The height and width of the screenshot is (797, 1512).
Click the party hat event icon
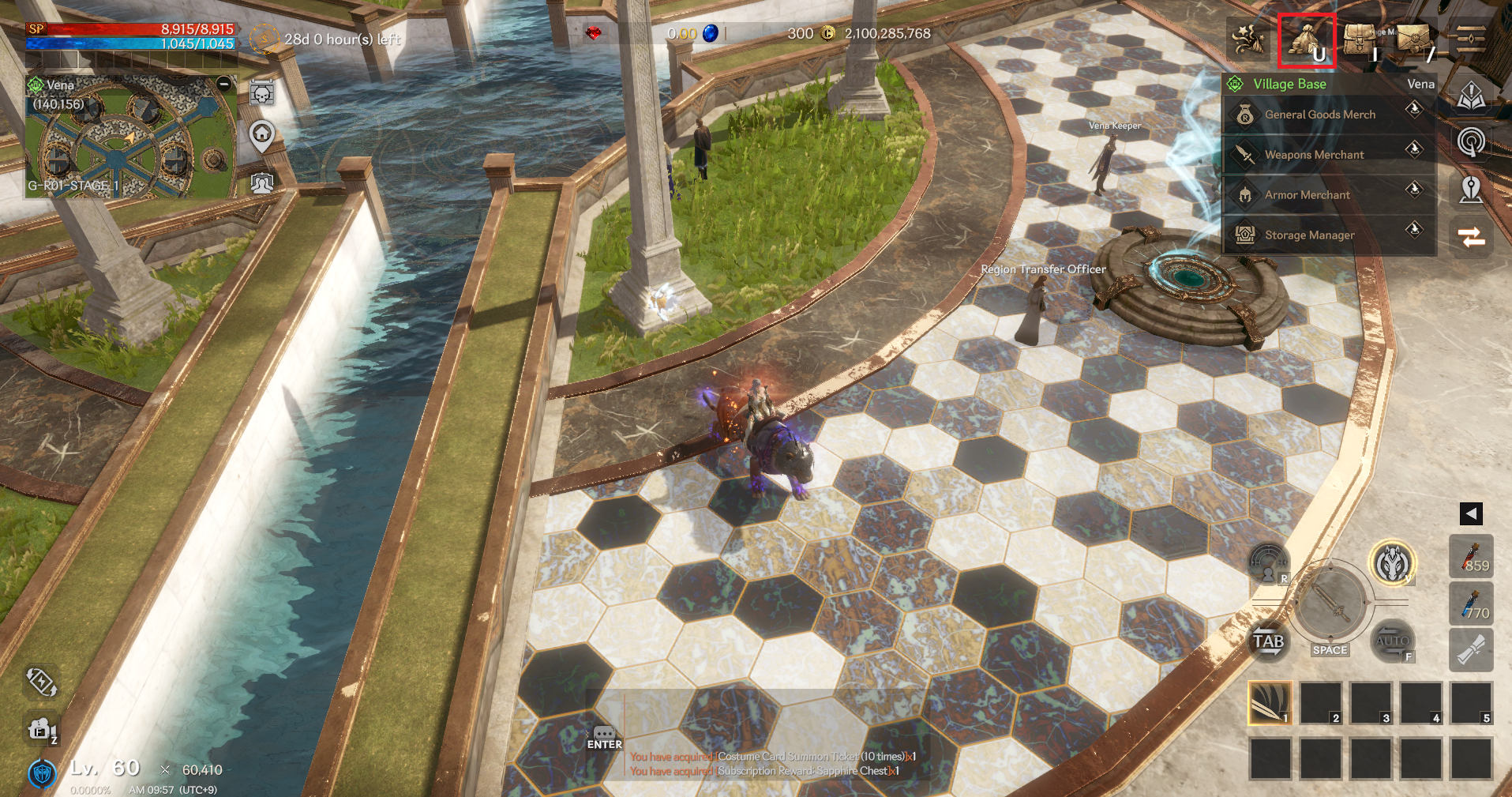point(1249,39)
